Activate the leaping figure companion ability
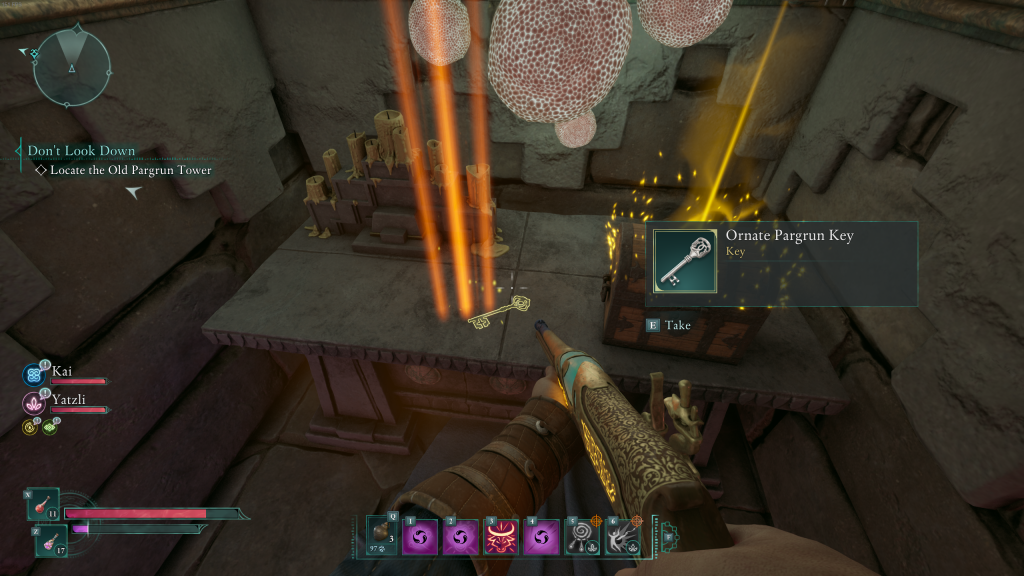 622,537
